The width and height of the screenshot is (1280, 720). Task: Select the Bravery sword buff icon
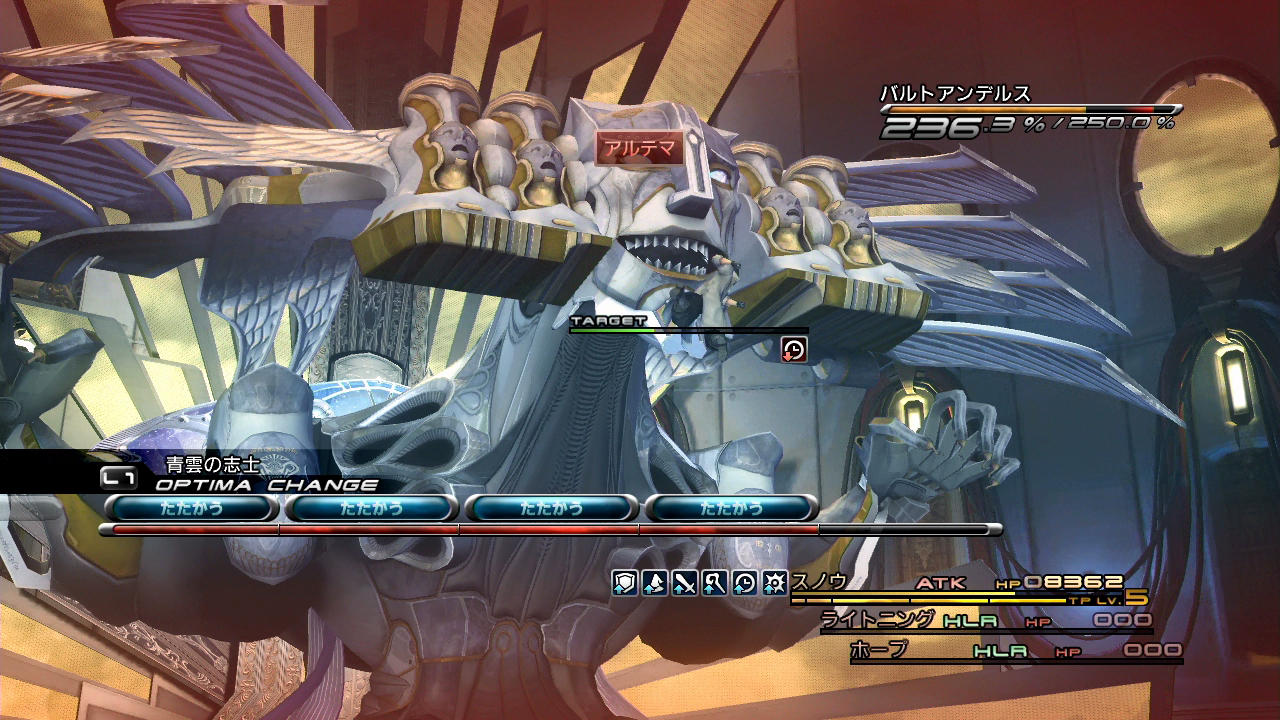point(685,582)
